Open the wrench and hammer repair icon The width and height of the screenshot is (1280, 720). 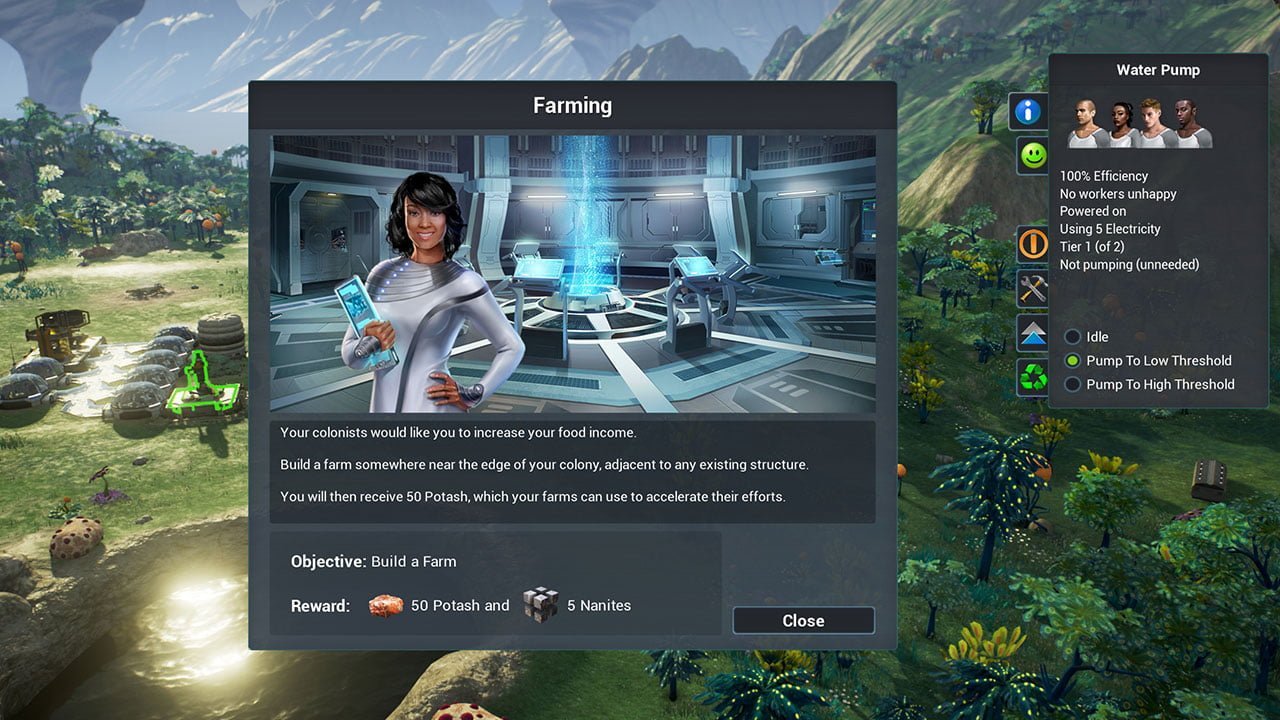click(1033, 289)
